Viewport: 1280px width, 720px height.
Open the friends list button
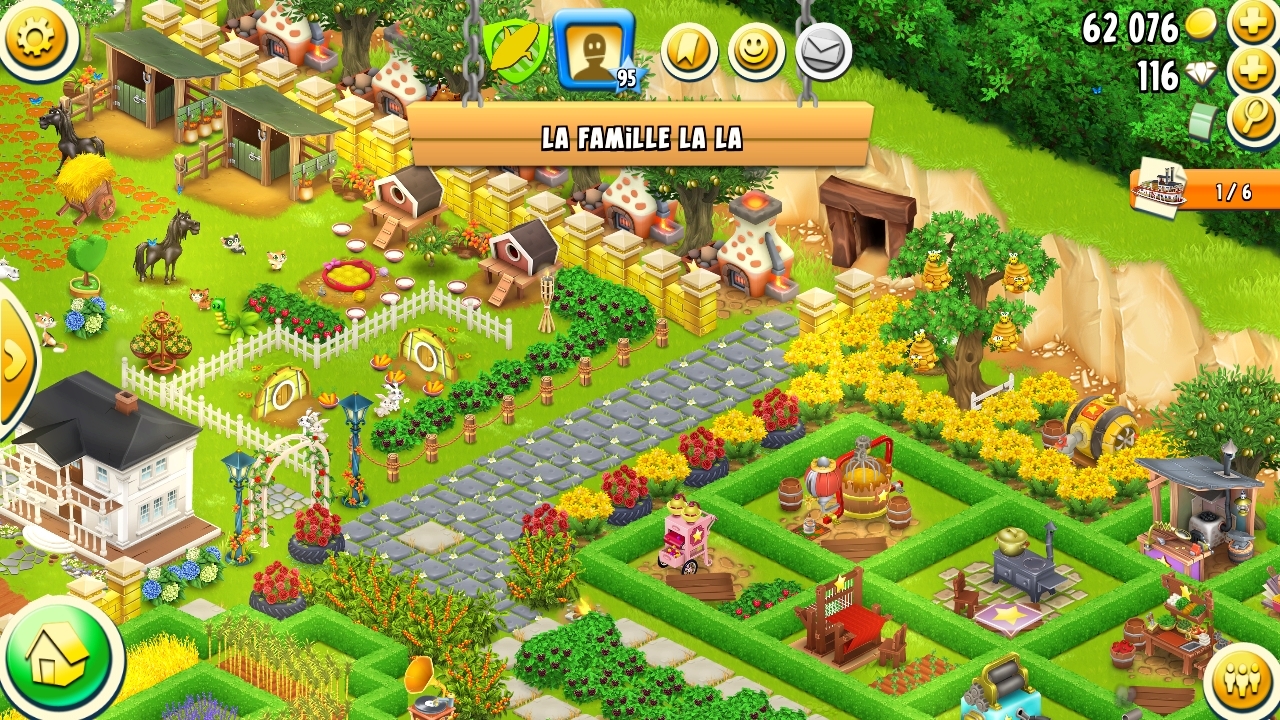point(1243,681)
